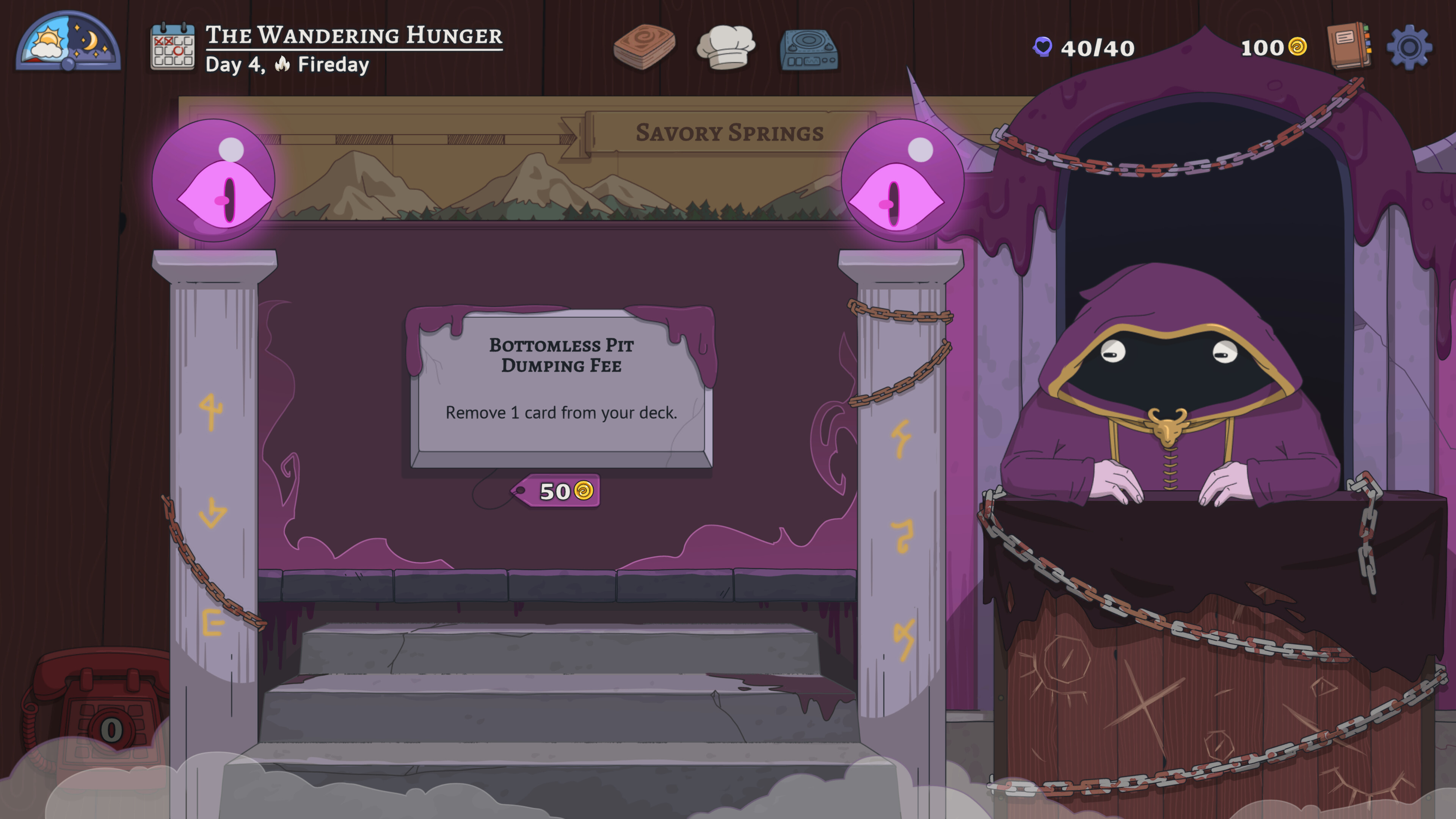Click the fire icon beside Fireday

pos(282,67)
